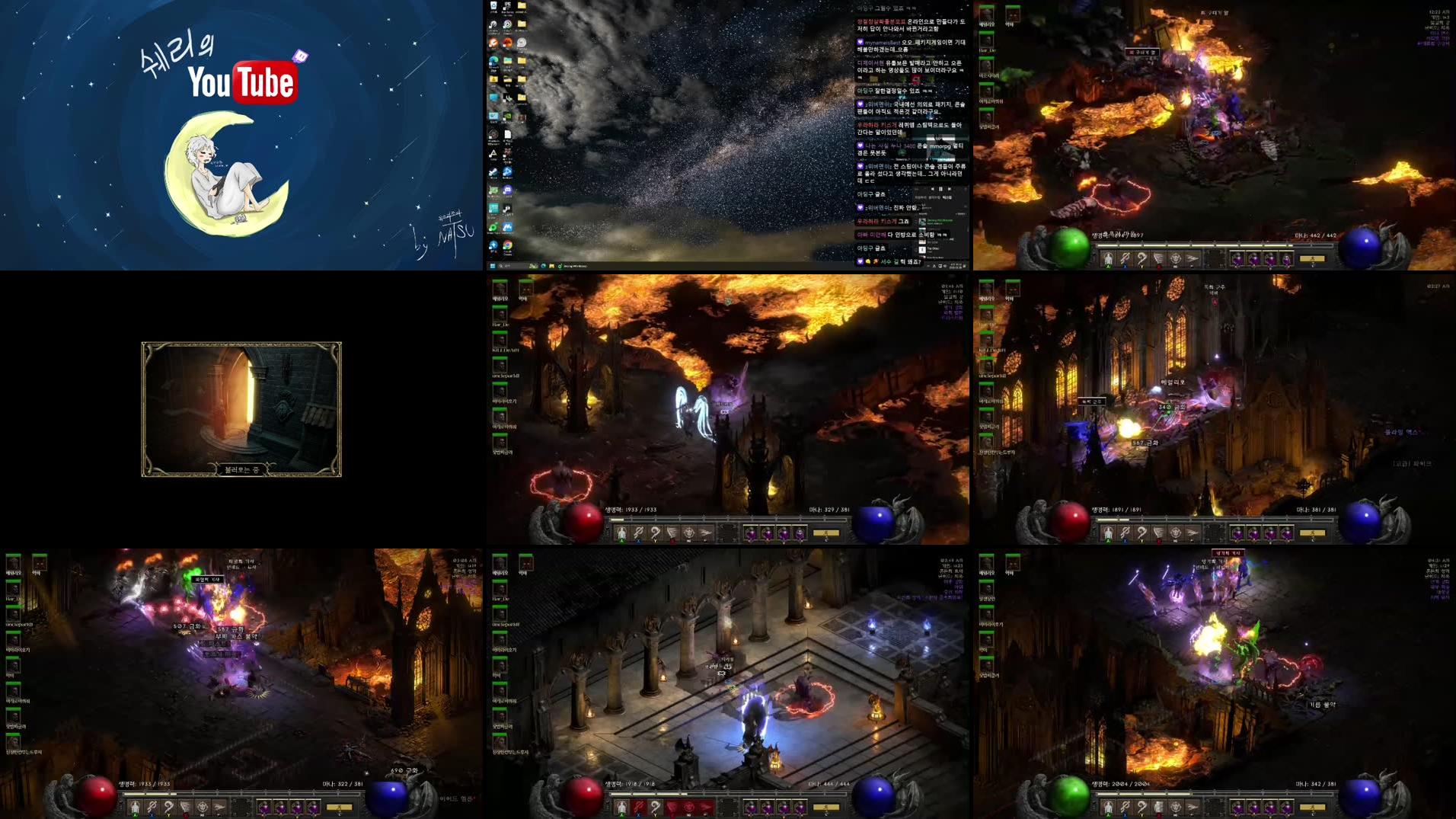Select a rejuvenation potion in the belt
Viewport: 1456px width, 819px height.
tap(750, 807)
